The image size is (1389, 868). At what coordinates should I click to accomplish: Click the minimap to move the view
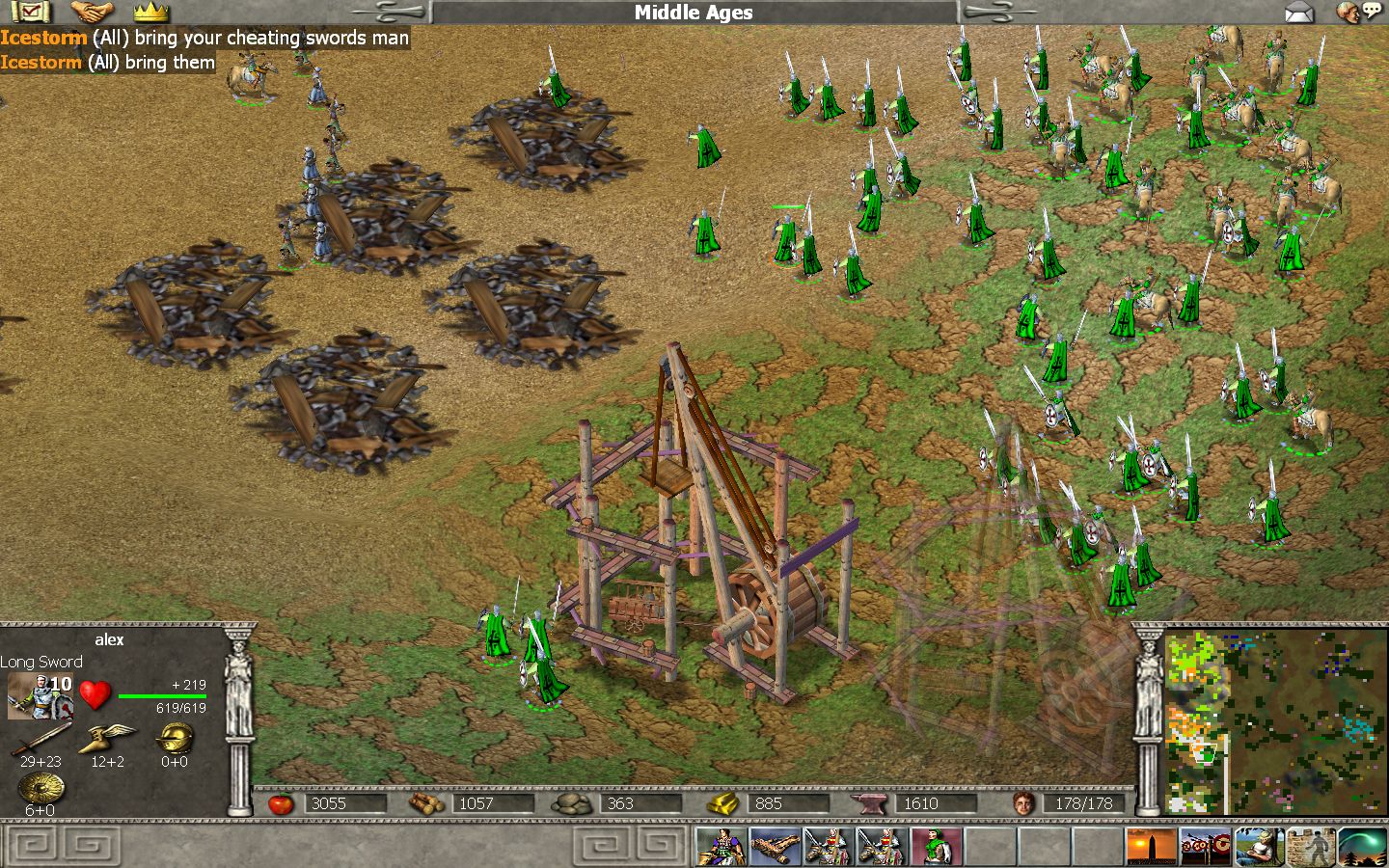[1275, 721]
